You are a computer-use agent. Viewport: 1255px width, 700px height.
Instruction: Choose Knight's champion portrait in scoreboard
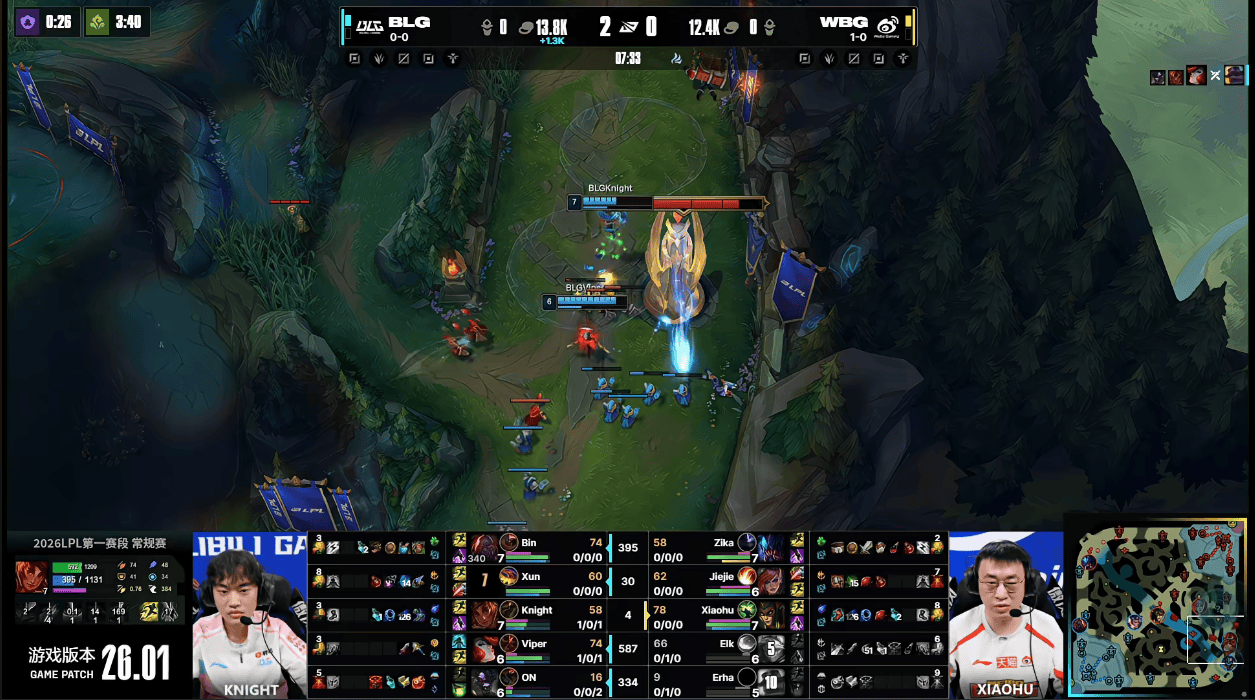pyautogui.click(x=484, y=614)
